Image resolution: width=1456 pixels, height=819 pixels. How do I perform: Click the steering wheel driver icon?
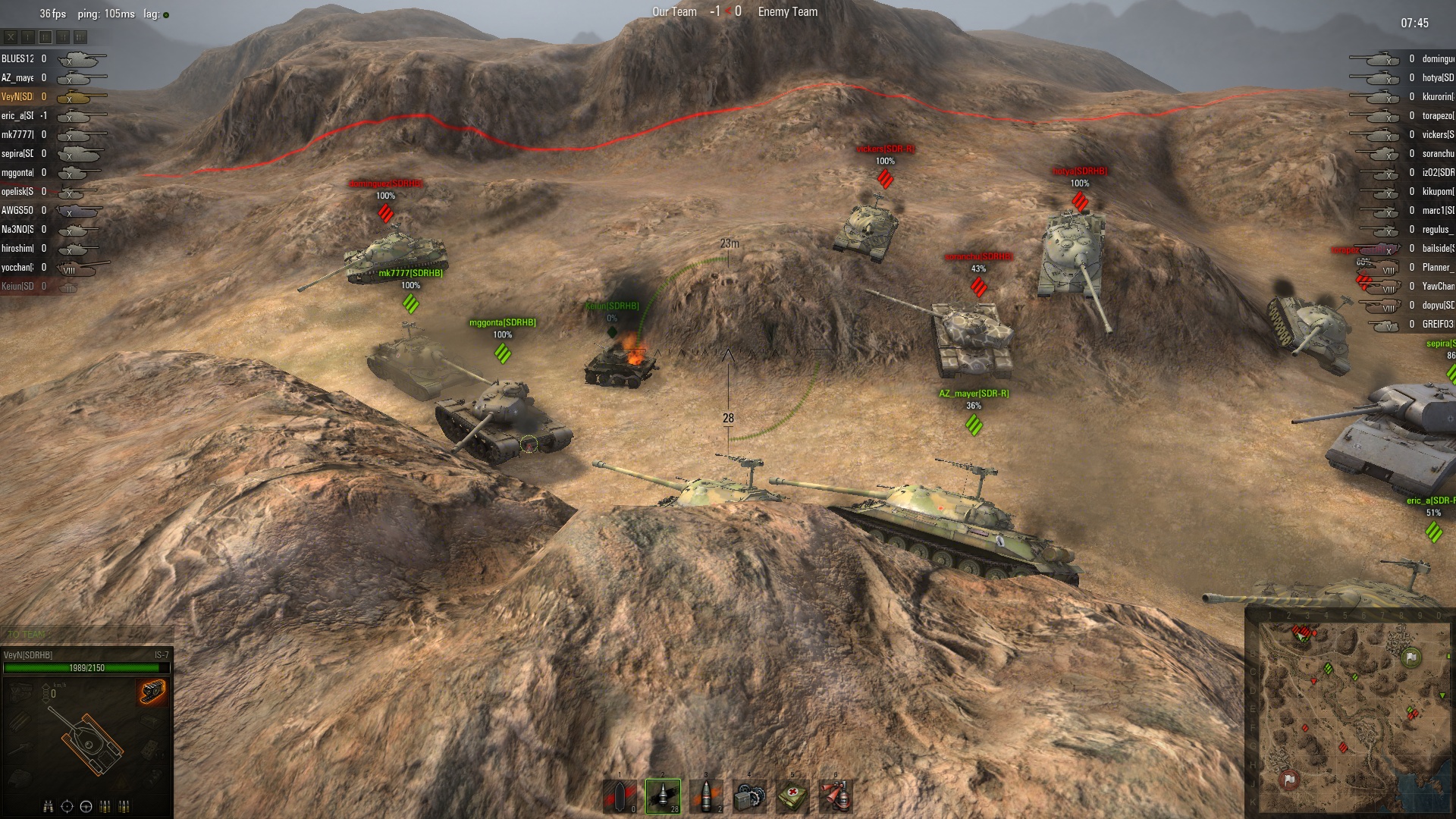click(86, 806)
